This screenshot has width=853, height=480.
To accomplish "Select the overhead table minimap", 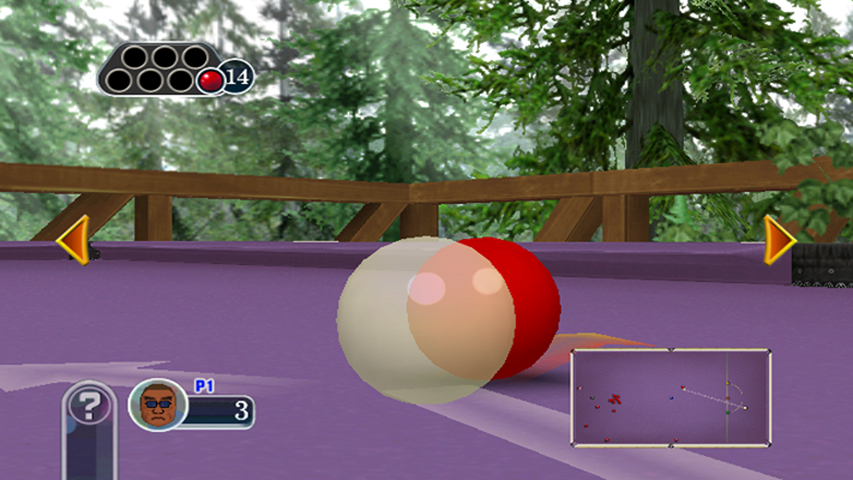I will [x=670, y=397].
